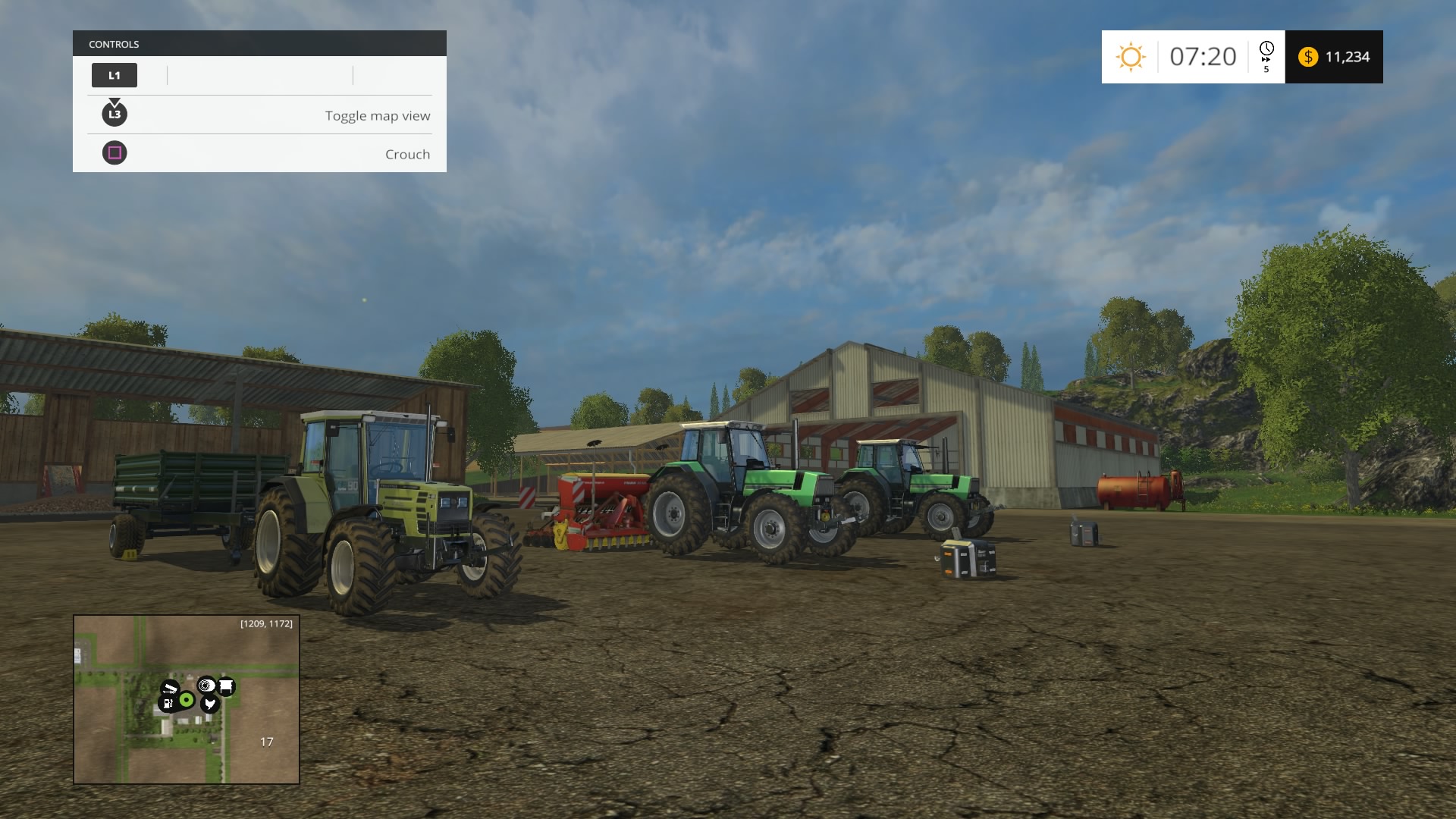
Task: Expand the L1 controls section
Action: pos(115,75)
